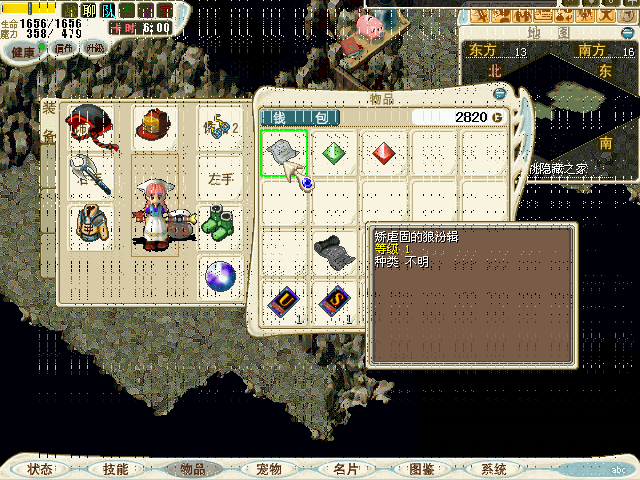Select the equipped black helmet slot

coord(88,123)
